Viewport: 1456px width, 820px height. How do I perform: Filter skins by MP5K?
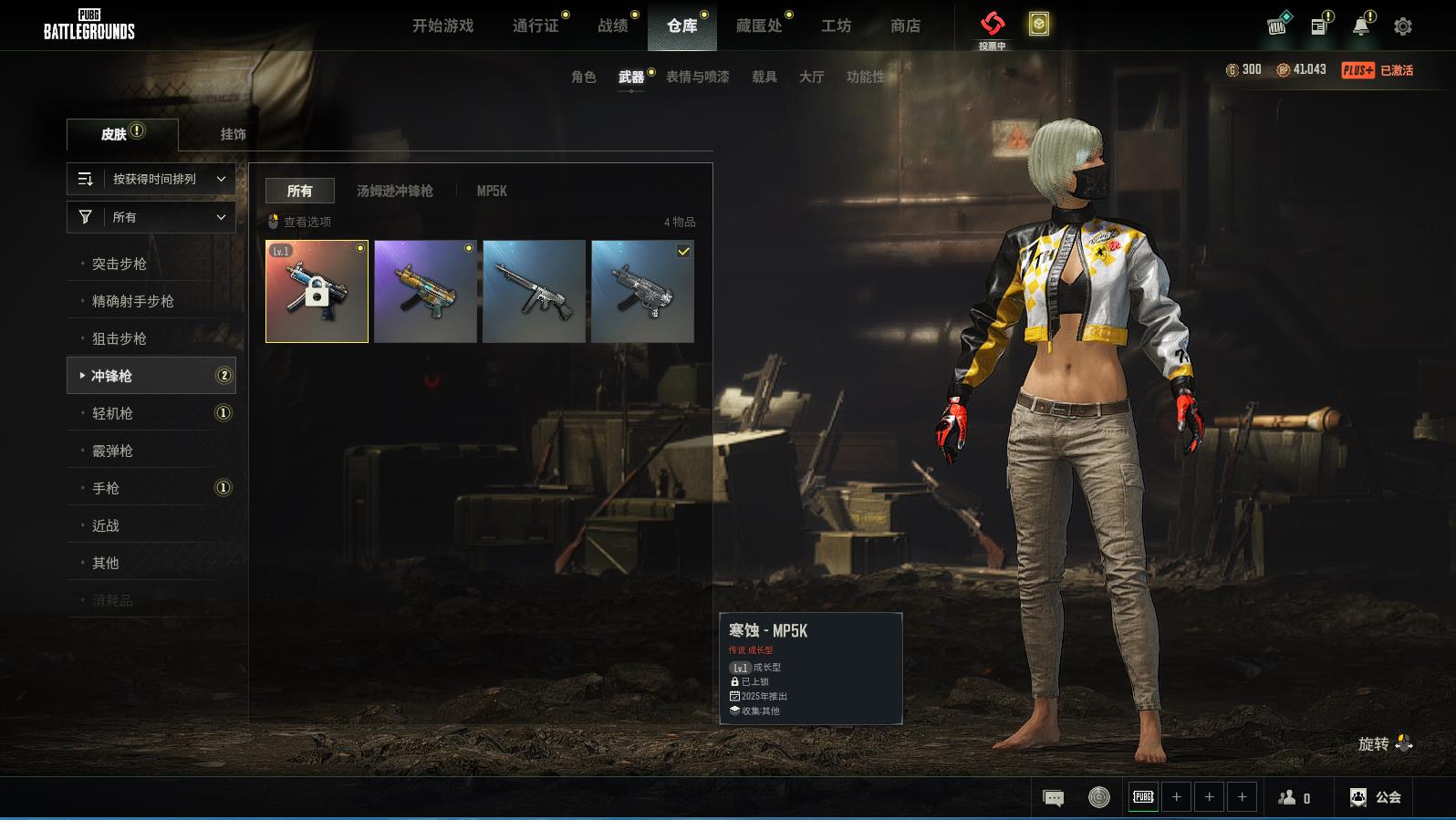pos(492,191)
